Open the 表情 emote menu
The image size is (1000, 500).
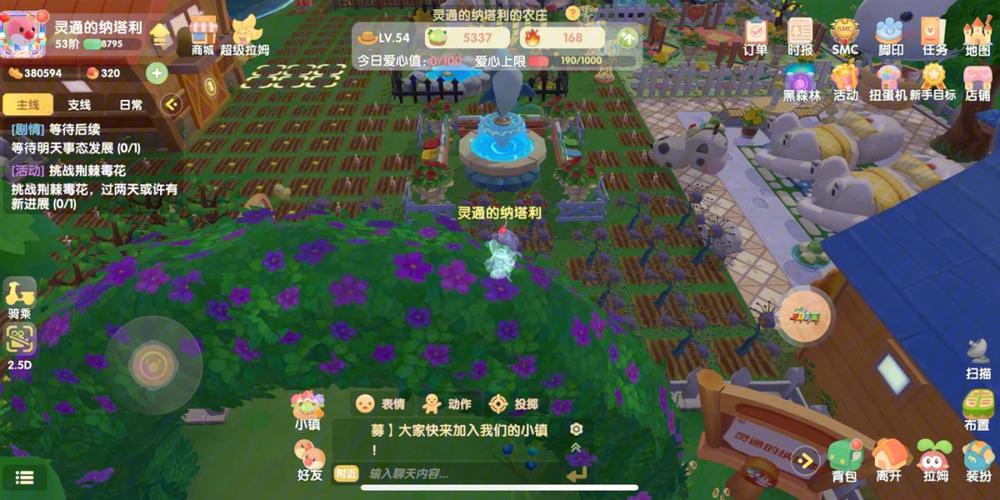380,404
